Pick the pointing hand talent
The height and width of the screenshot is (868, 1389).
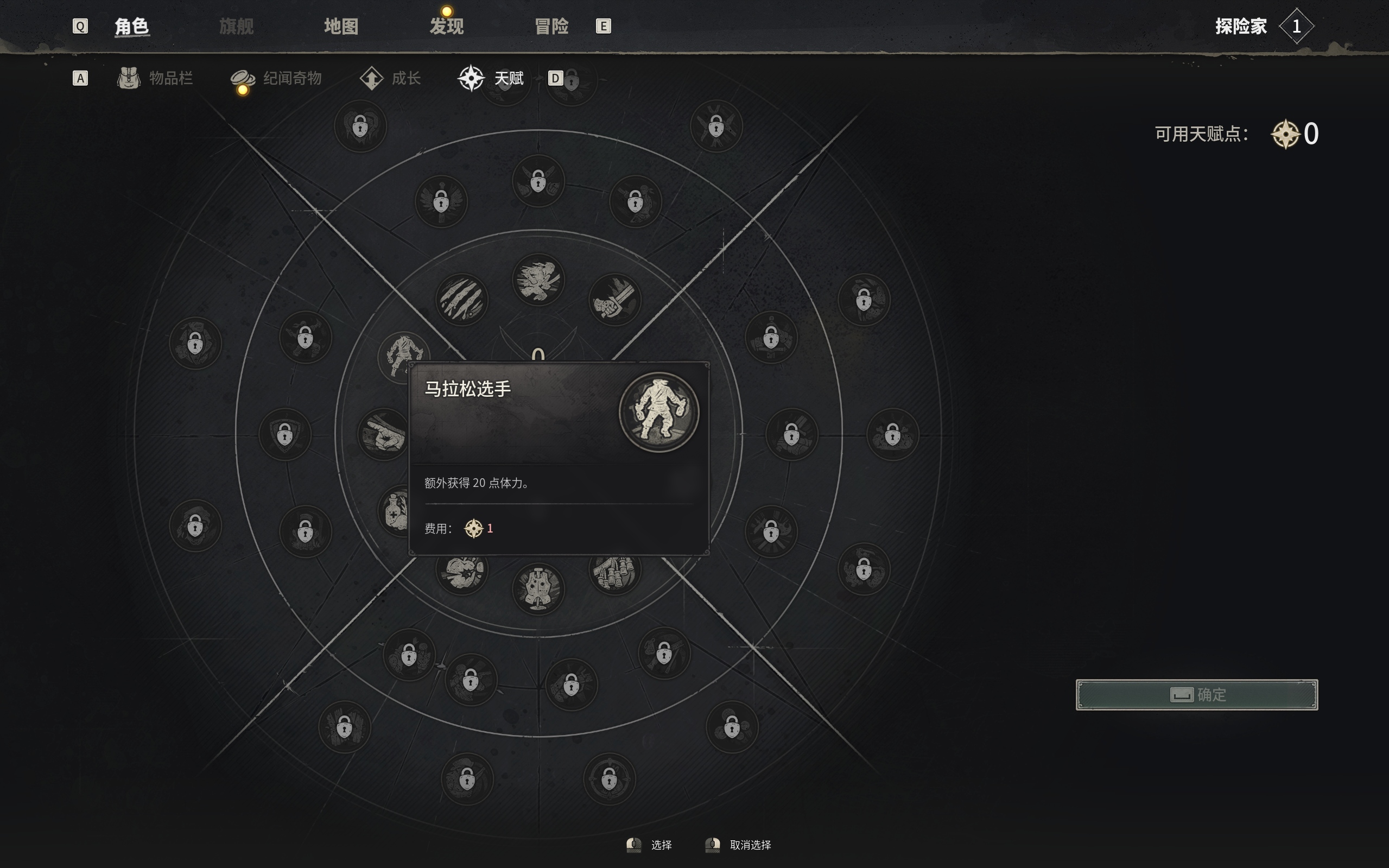tap(382, 434)
